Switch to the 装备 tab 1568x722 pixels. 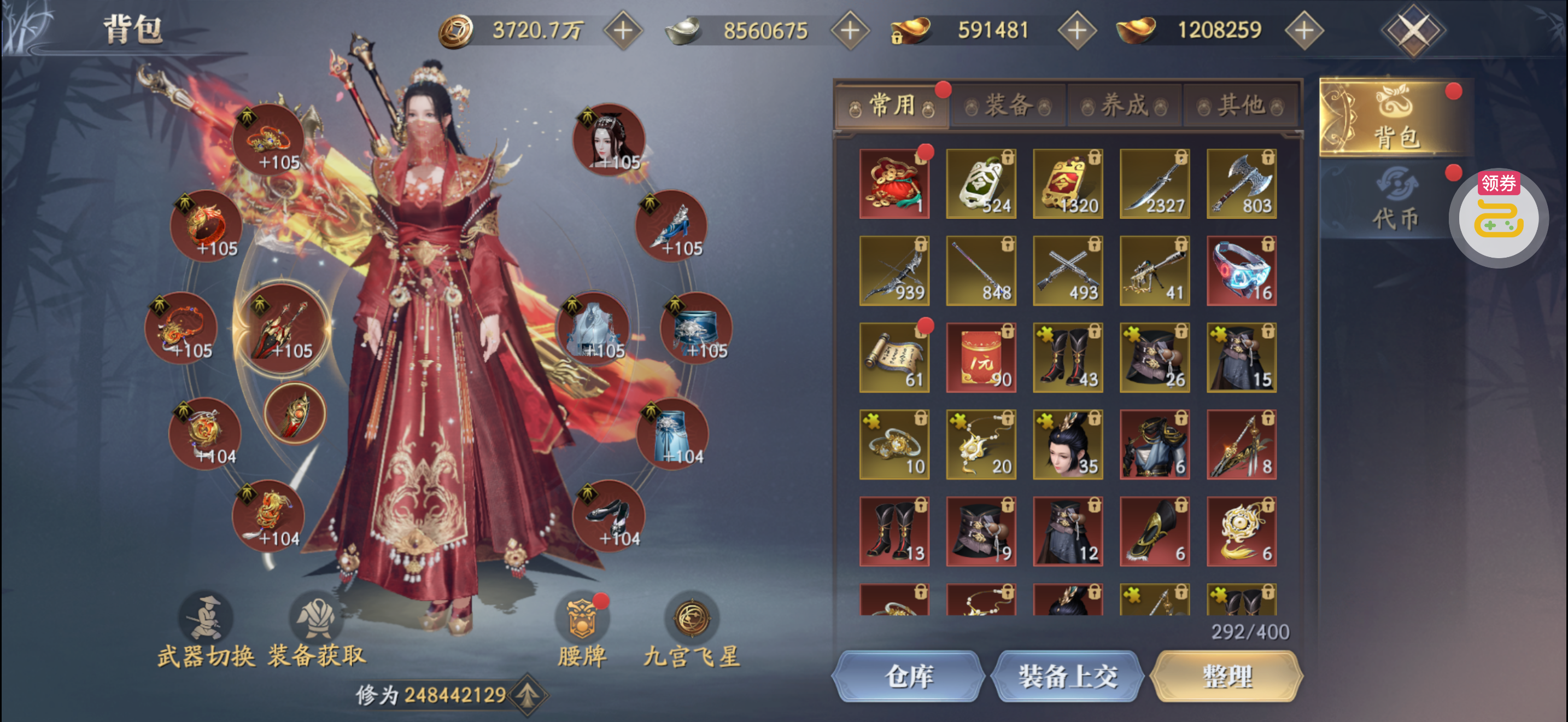pyautogui.click(x=1008, y=106)
